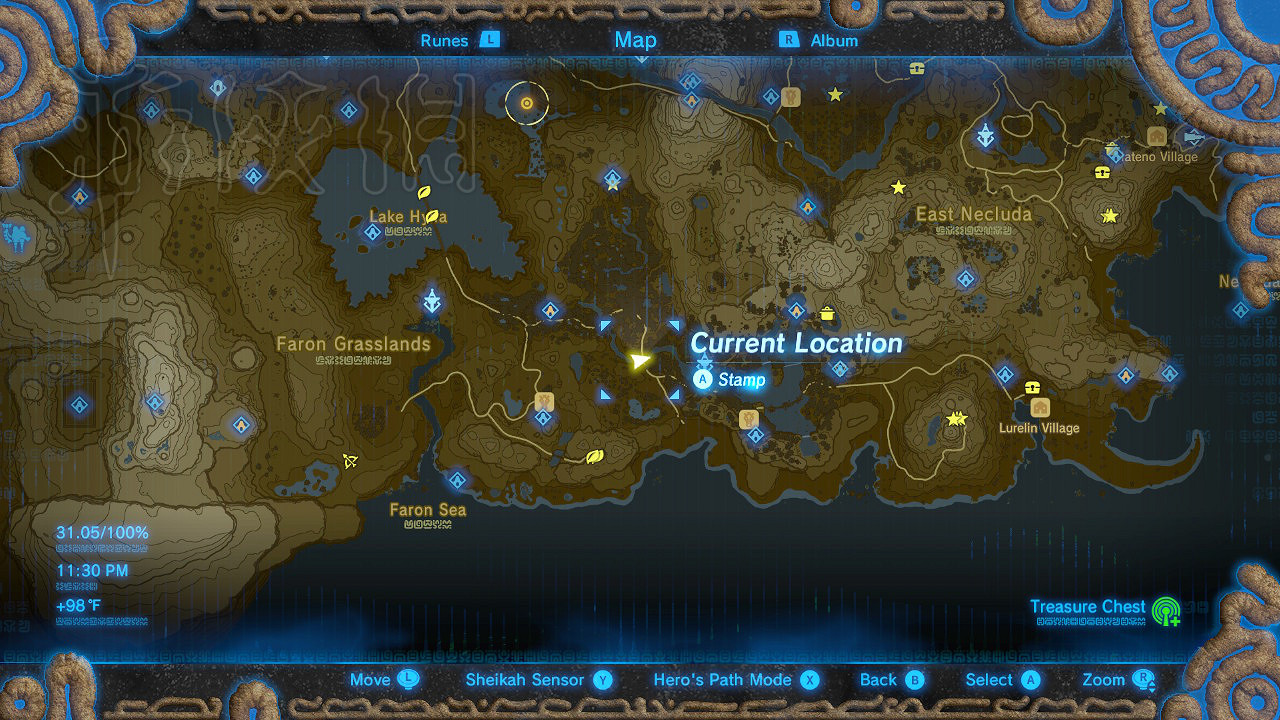1280x720 pixels.
Task: Select the shrine icon near Lake Hylia
Action: point(373,231)
